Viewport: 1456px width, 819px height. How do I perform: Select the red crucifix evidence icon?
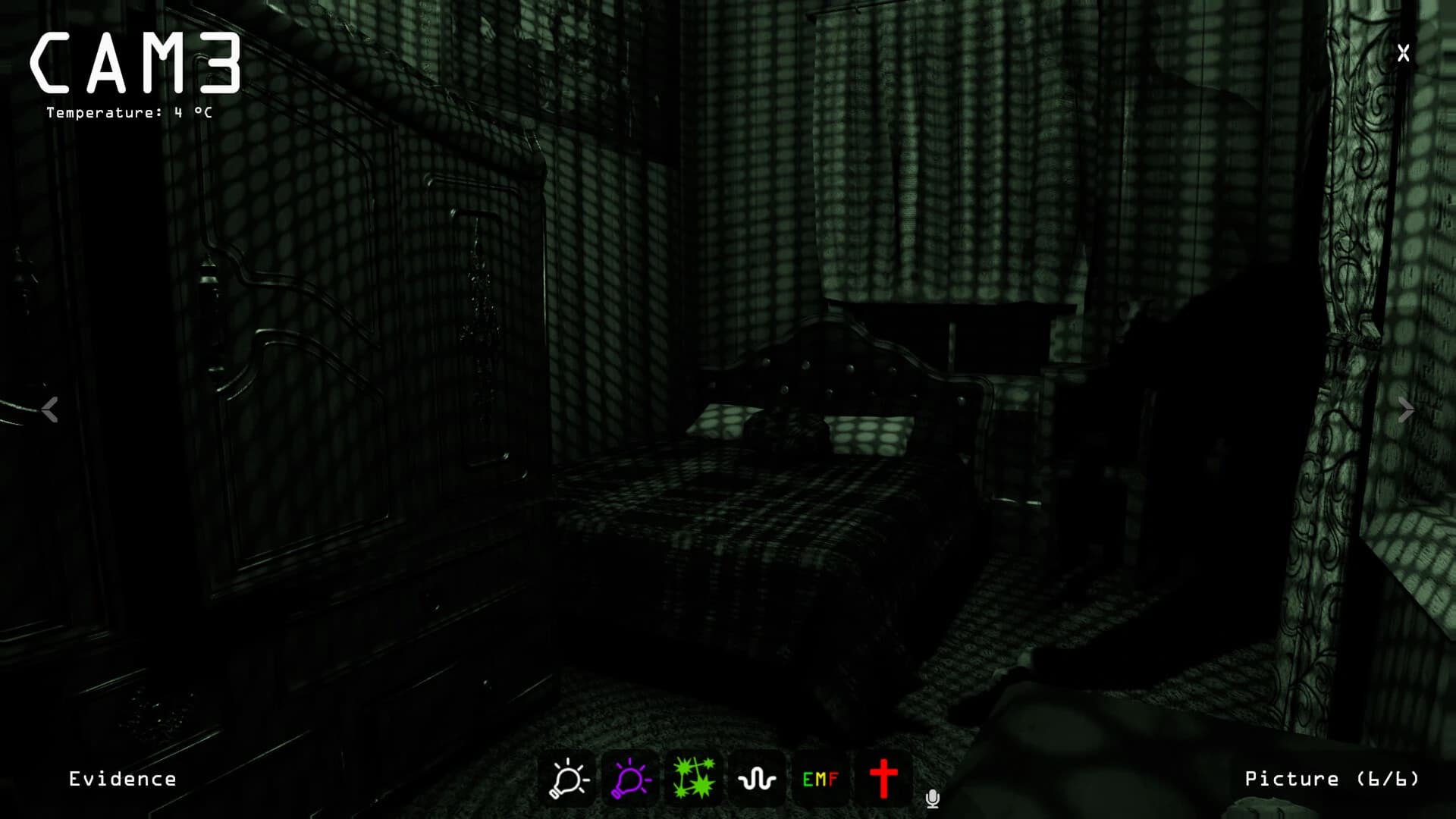click(x=885, y=778)
